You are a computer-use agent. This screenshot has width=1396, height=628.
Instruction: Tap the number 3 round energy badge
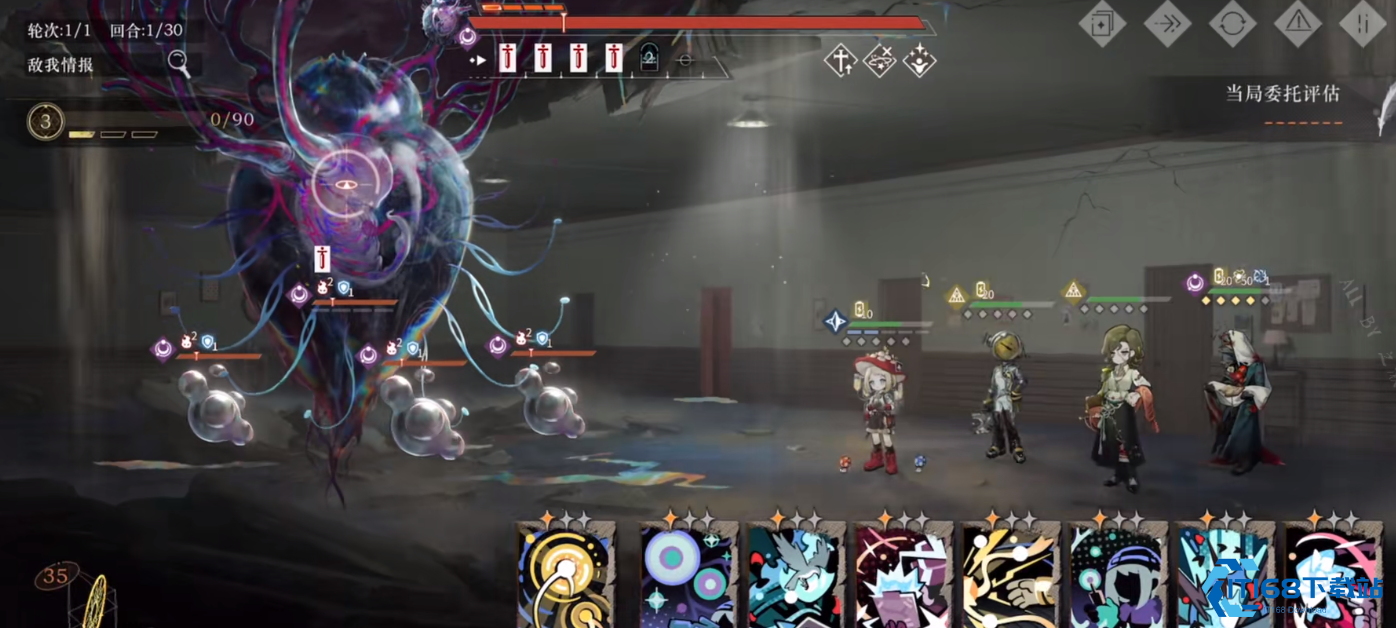[45, 122]
